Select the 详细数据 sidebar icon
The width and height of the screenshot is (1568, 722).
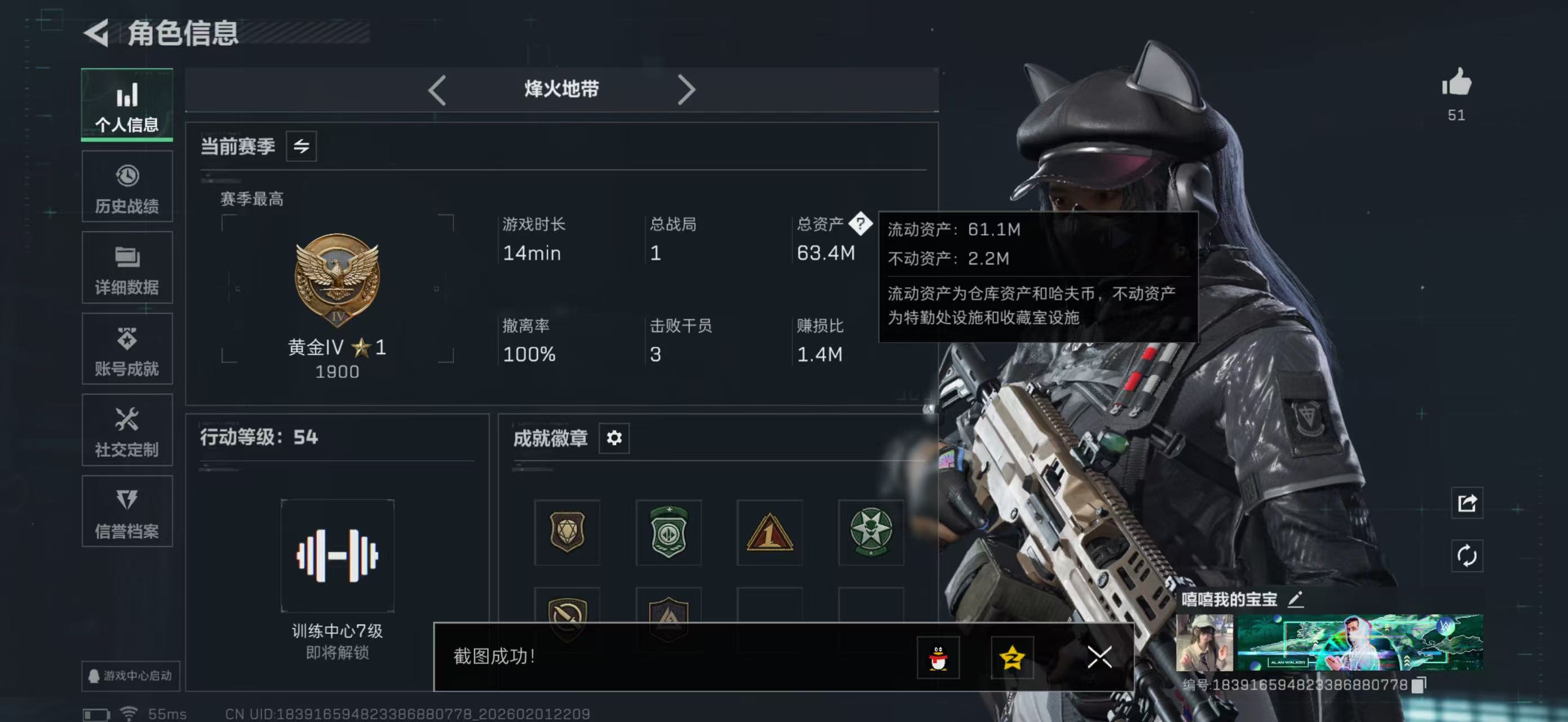pos(127,268)
